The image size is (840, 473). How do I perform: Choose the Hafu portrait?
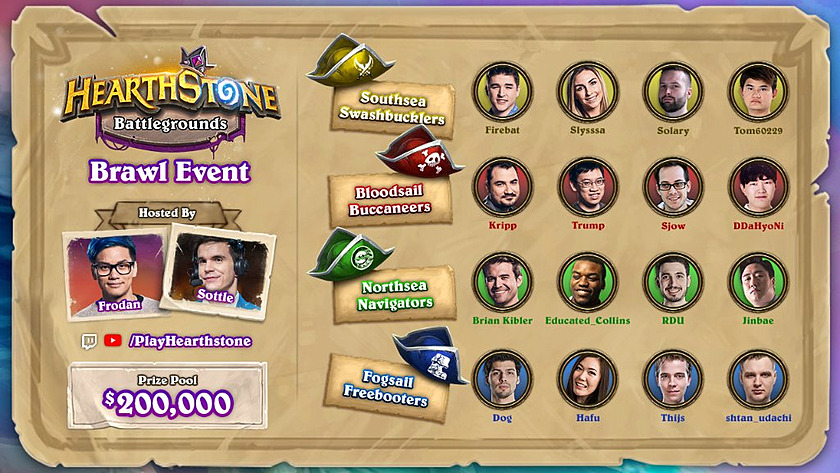coord(588,378)
